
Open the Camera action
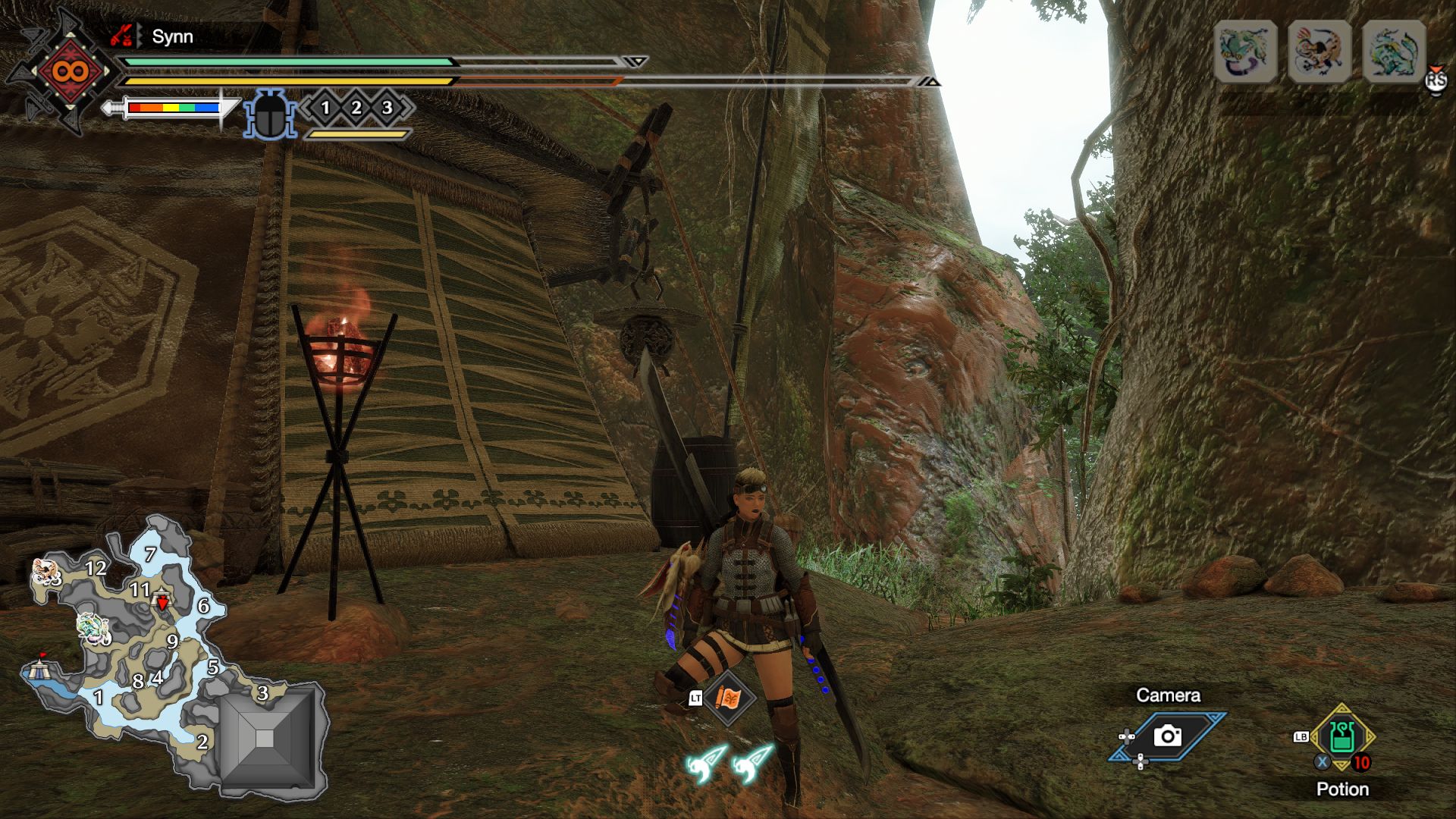click(x=1167, y=735)
